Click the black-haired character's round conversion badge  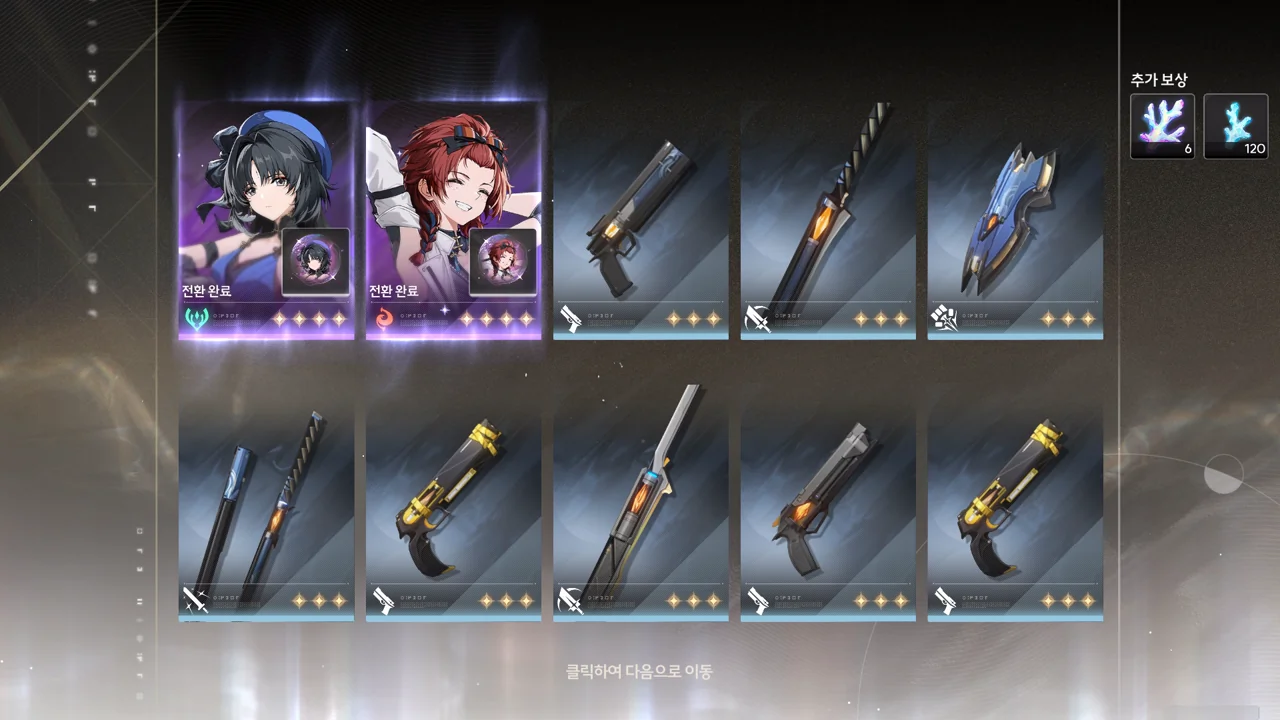(x=316, y=262)
